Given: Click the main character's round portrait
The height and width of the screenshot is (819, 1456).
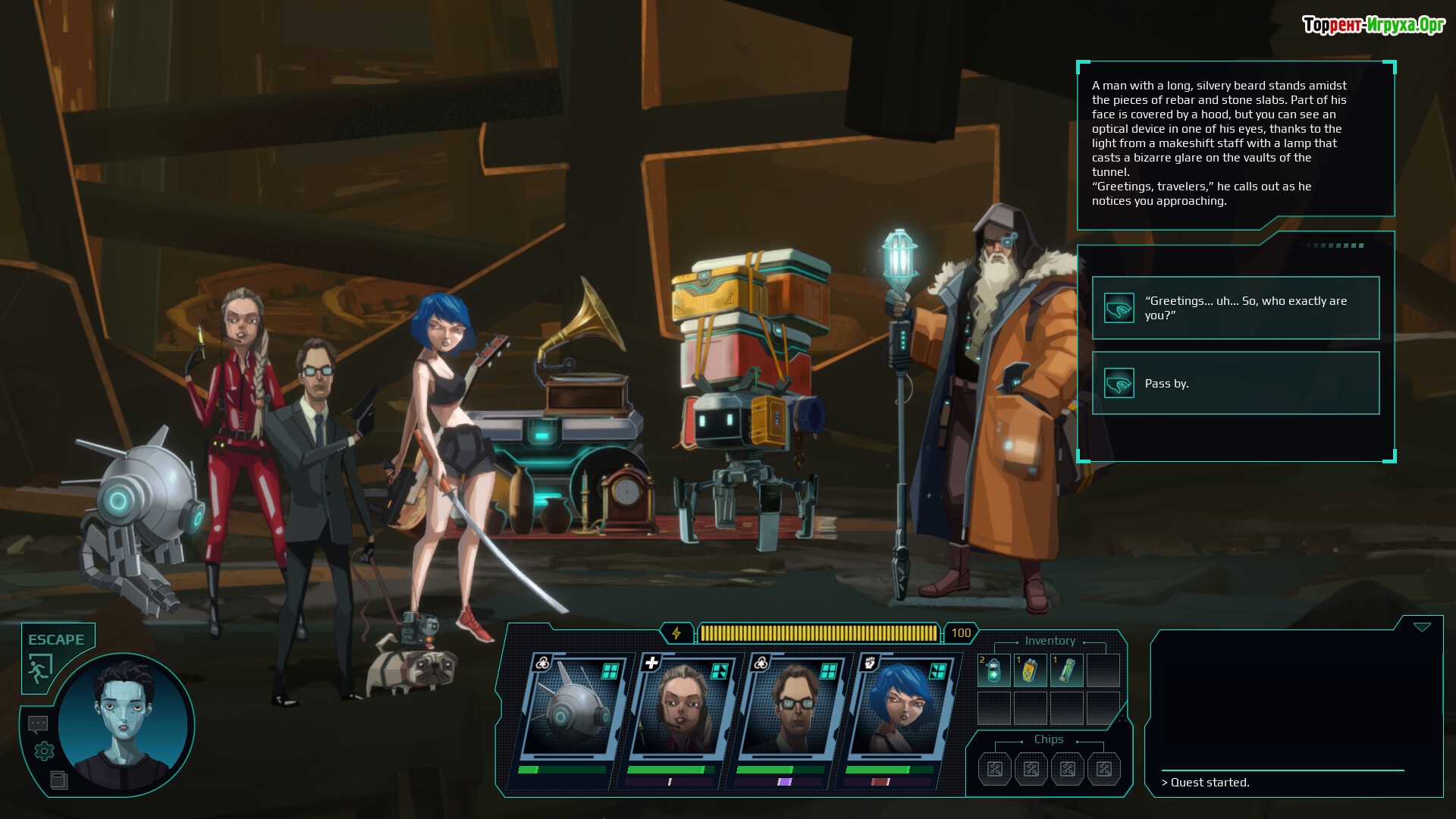Looking at the screenshot, I should click(123, 724).
